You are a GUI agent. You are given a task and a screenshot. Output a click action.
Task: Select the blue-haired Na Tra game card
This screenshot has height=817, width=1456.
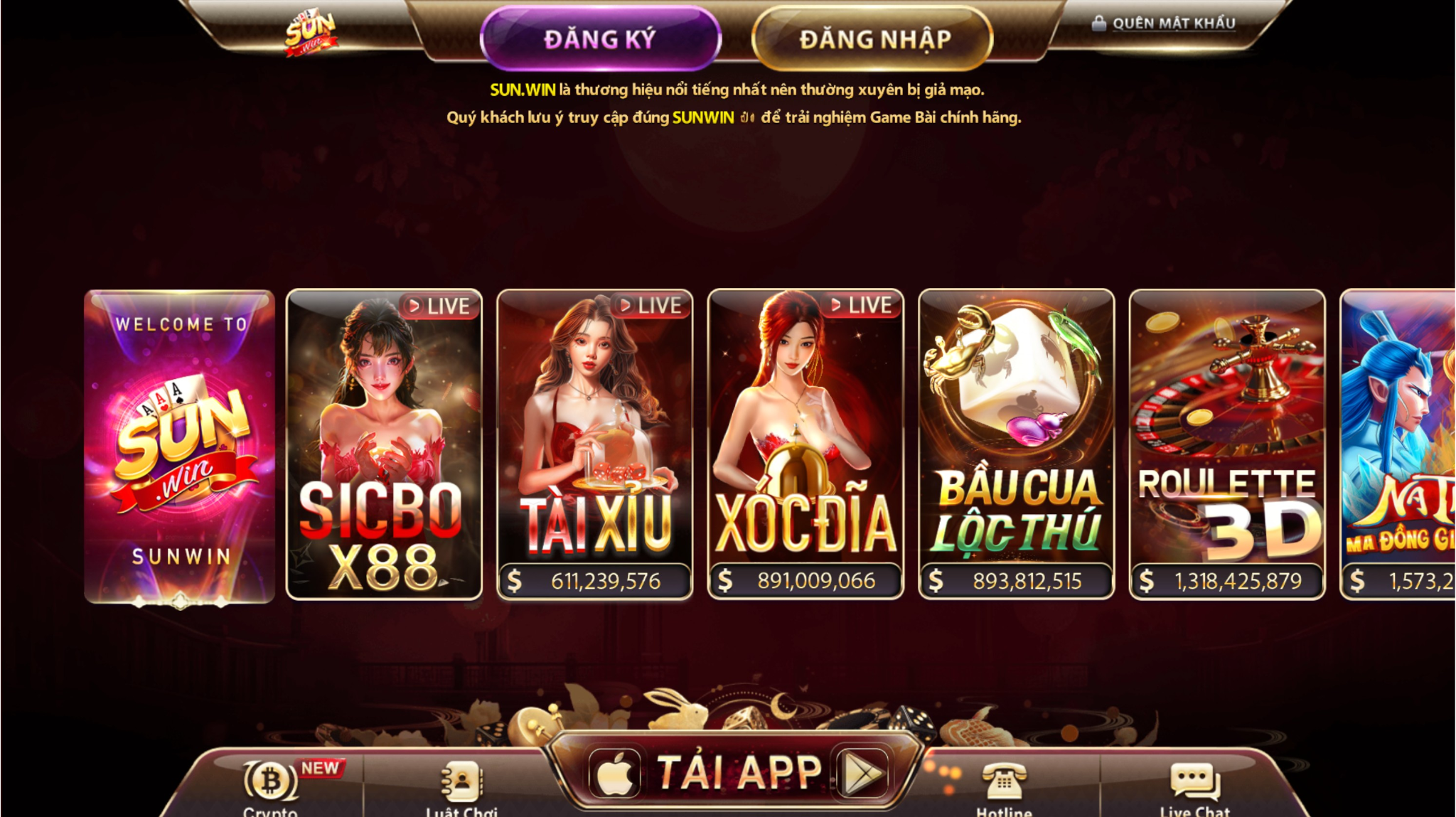click(1398, 444)
